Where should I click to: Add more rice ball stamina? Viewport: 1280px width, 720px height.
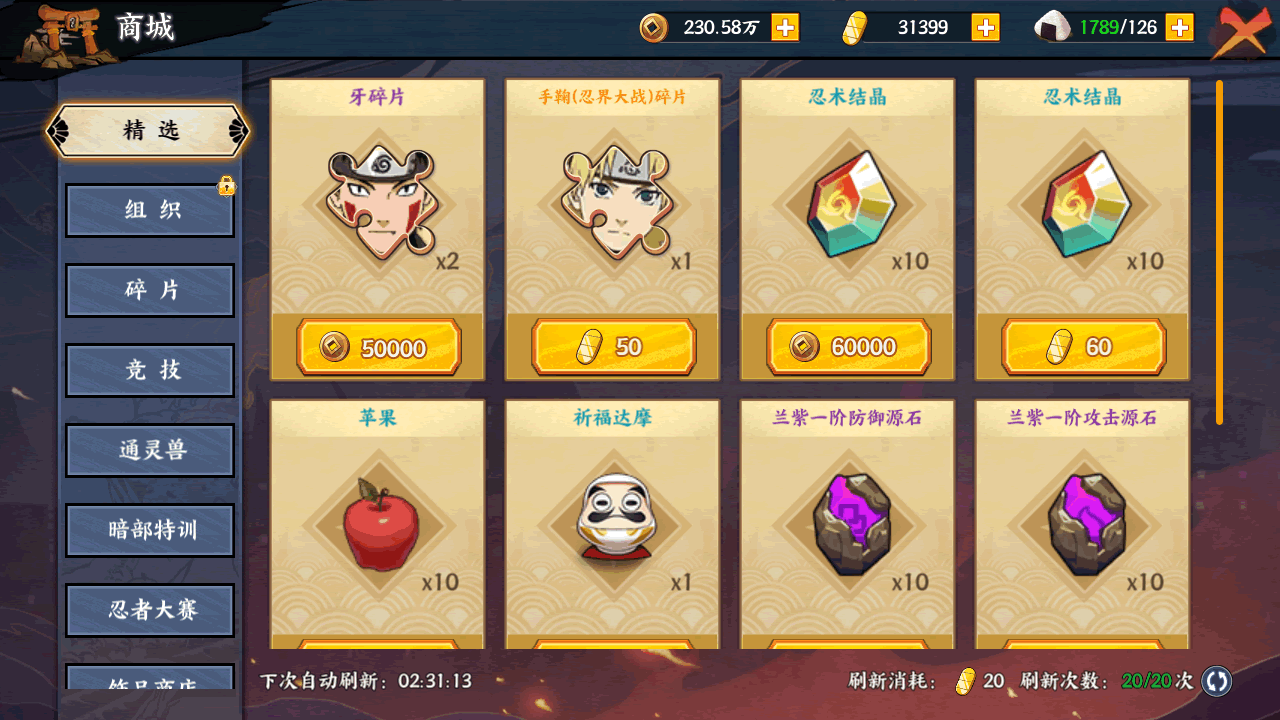pos(1180,27)
